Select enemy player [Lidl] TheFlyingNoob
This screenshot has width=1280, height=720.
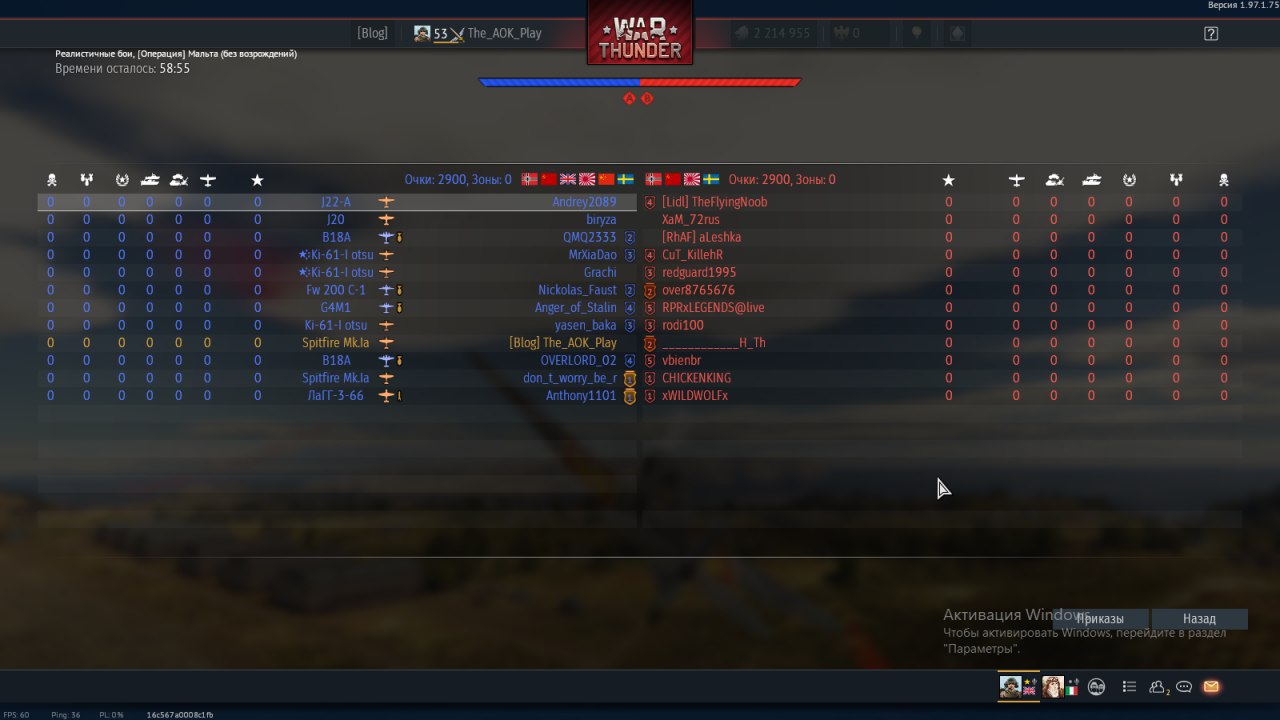pyautogui.click(x=714, y=202)
